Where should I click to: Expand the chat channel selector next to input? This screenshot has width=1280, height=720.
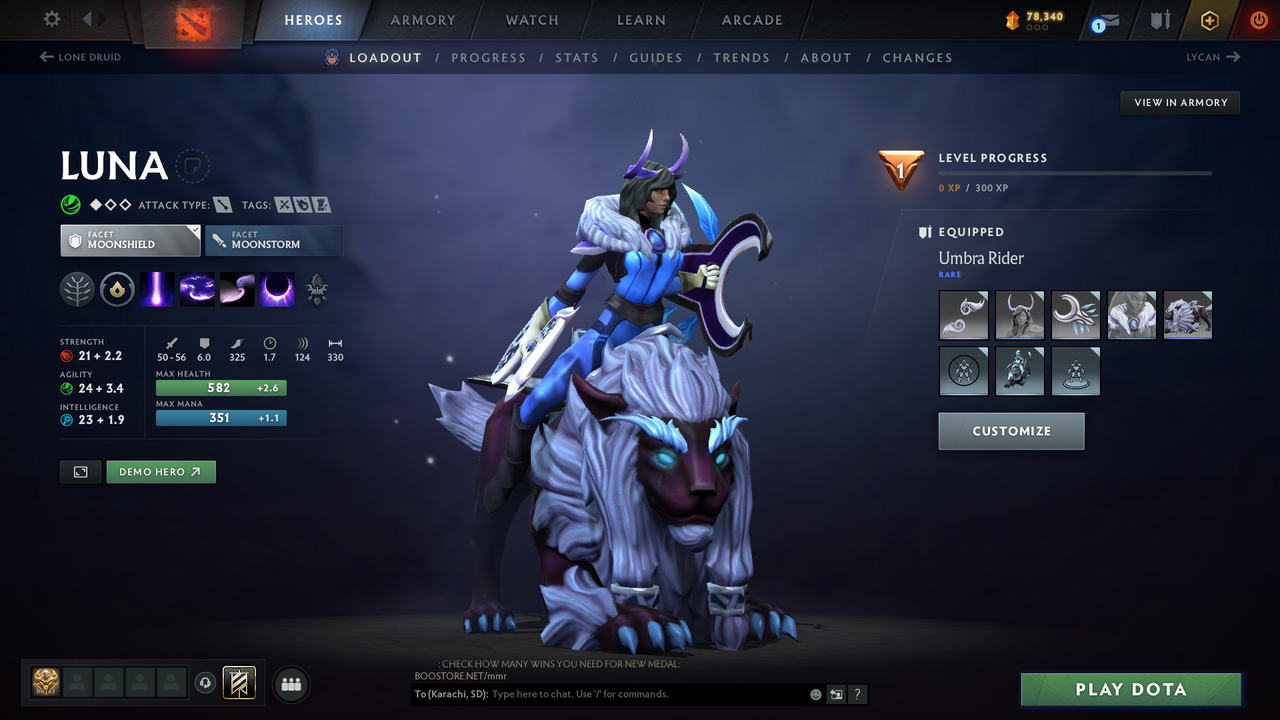pyautogui.click(x=835, y=693)
